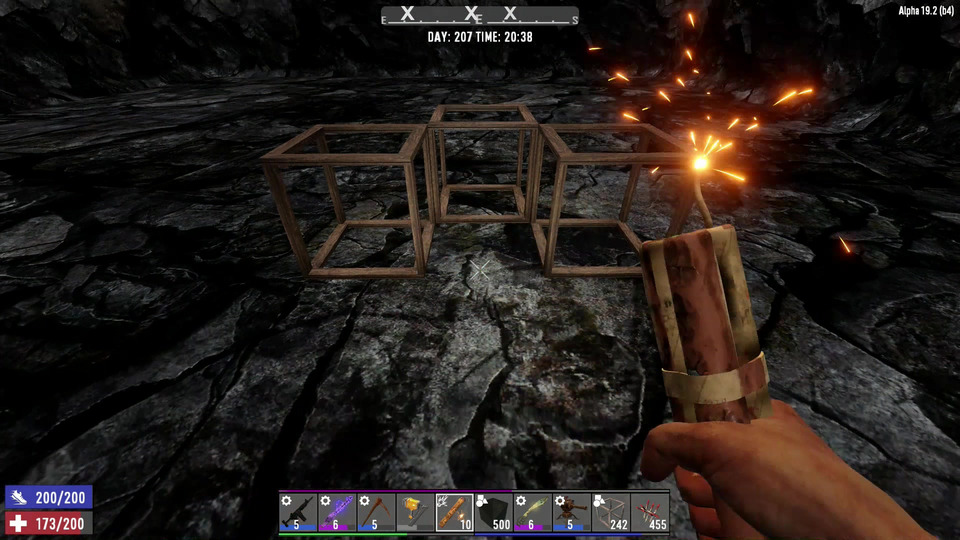Select the yellow auger tool slot
Viewport: 960px width, 540px height.
(415, 512)
